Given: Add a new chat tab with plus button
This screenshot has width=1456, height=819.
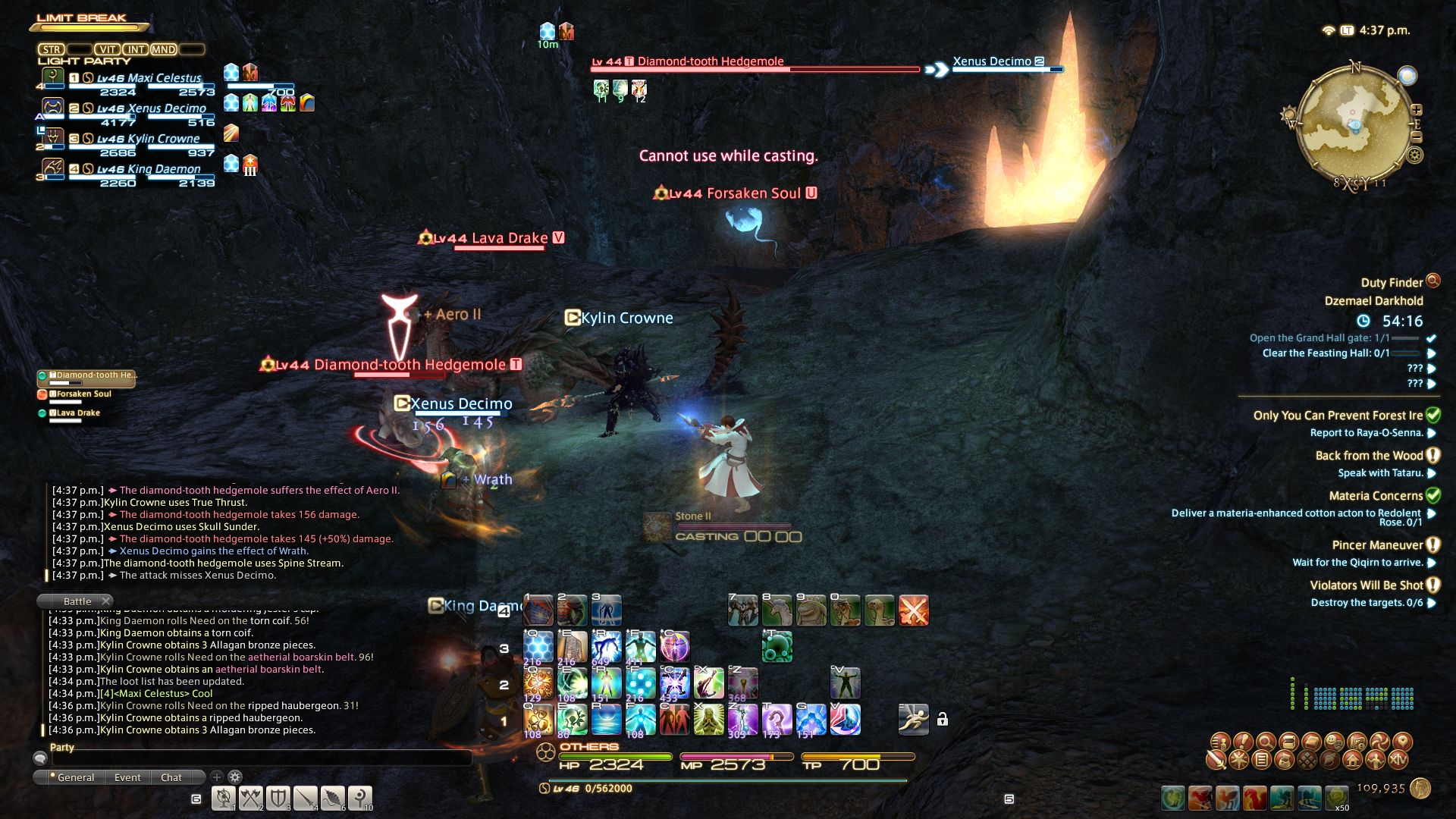Looking at the screenshot, I should 217,777.
